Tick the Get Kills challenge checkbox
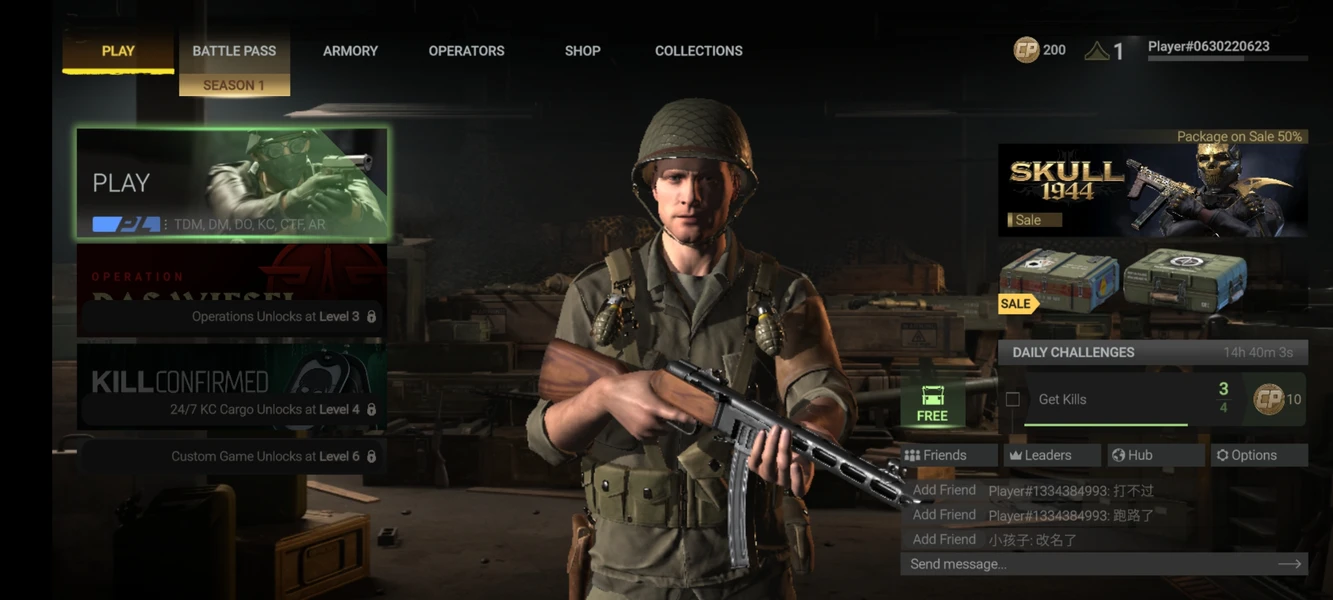Screen dimensions: 1333x600 click(1013, 399)
